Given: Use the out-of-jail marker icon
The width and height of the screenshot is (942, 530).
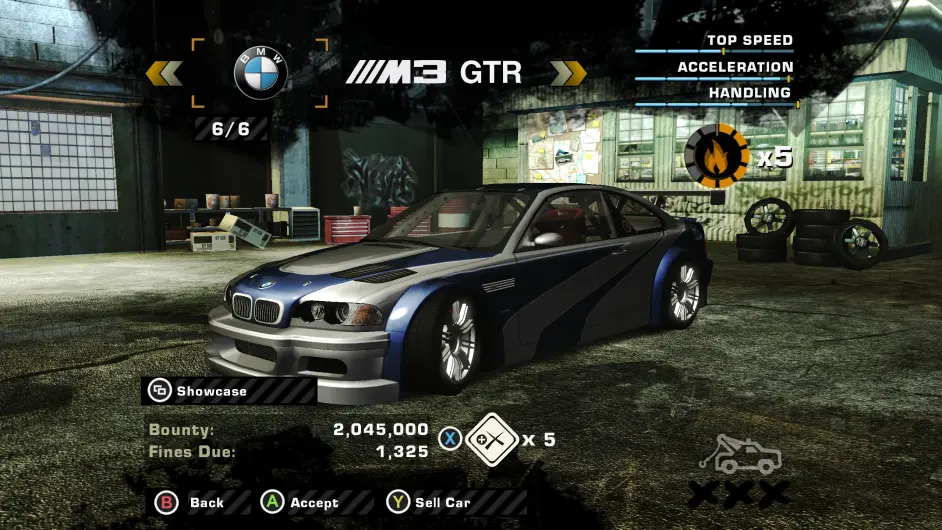Looking at the screenshot, I should pos(492,439).
